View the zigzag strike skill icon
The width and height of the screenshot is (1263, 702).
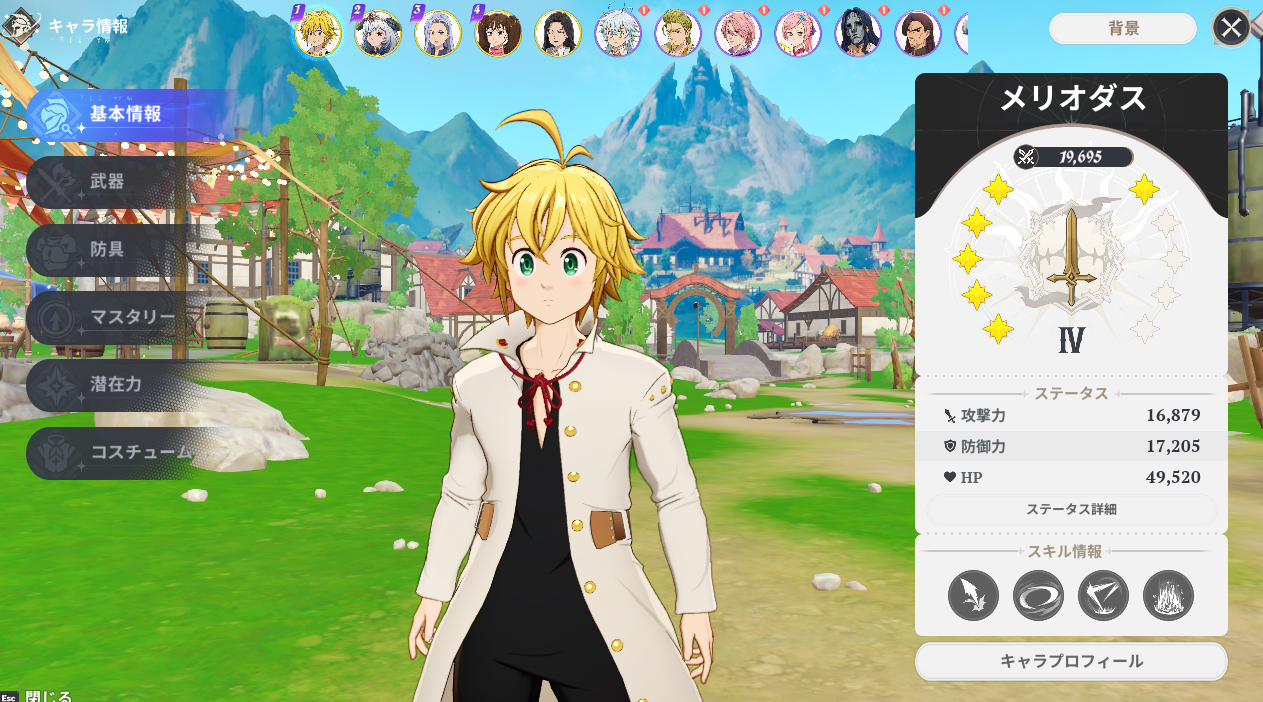[x=1103, y=596]
